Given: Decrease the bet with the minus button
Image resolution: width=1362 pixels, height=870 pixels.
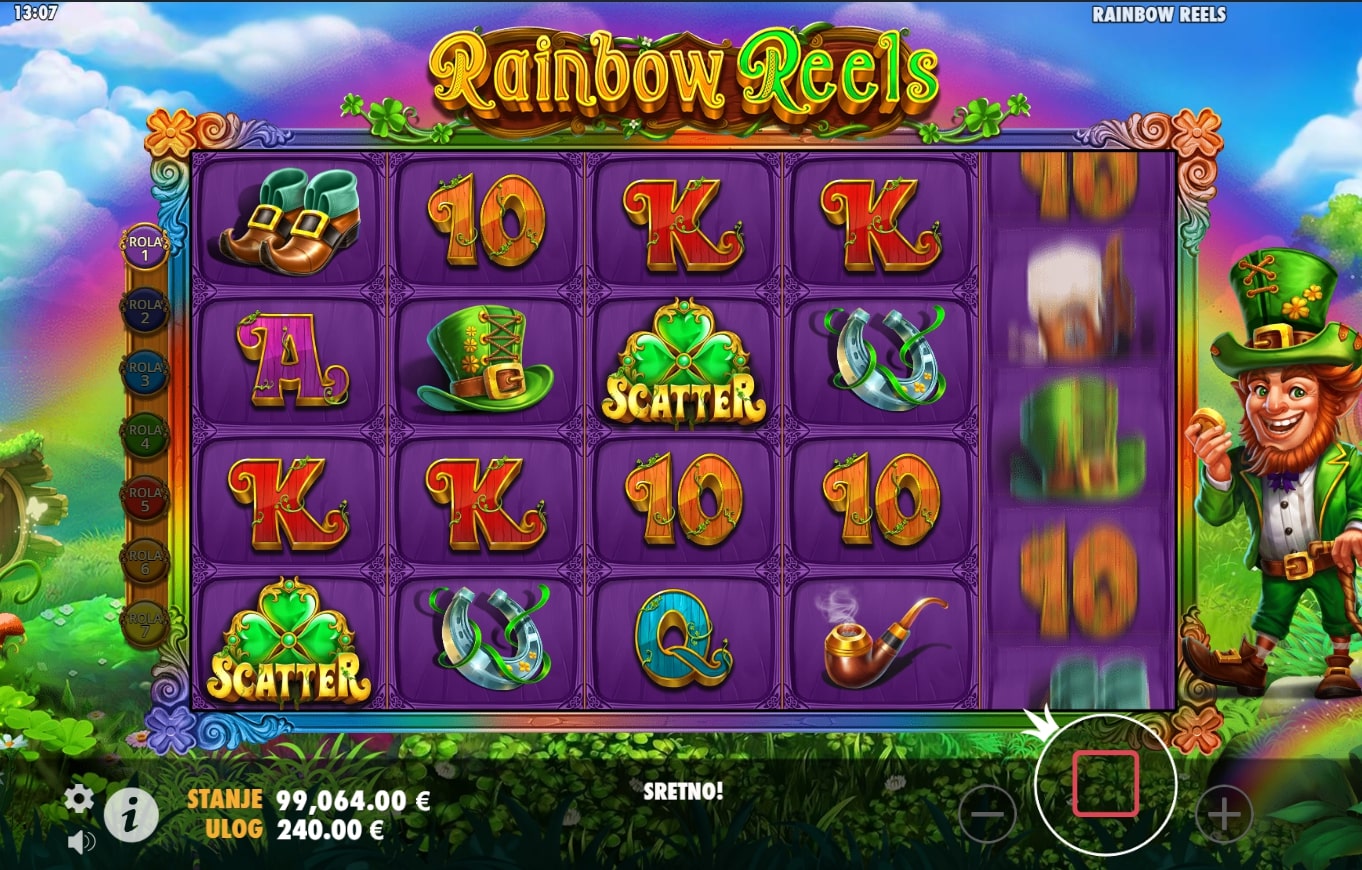Looking at the screenshot, I should click(x=987, y=814).
